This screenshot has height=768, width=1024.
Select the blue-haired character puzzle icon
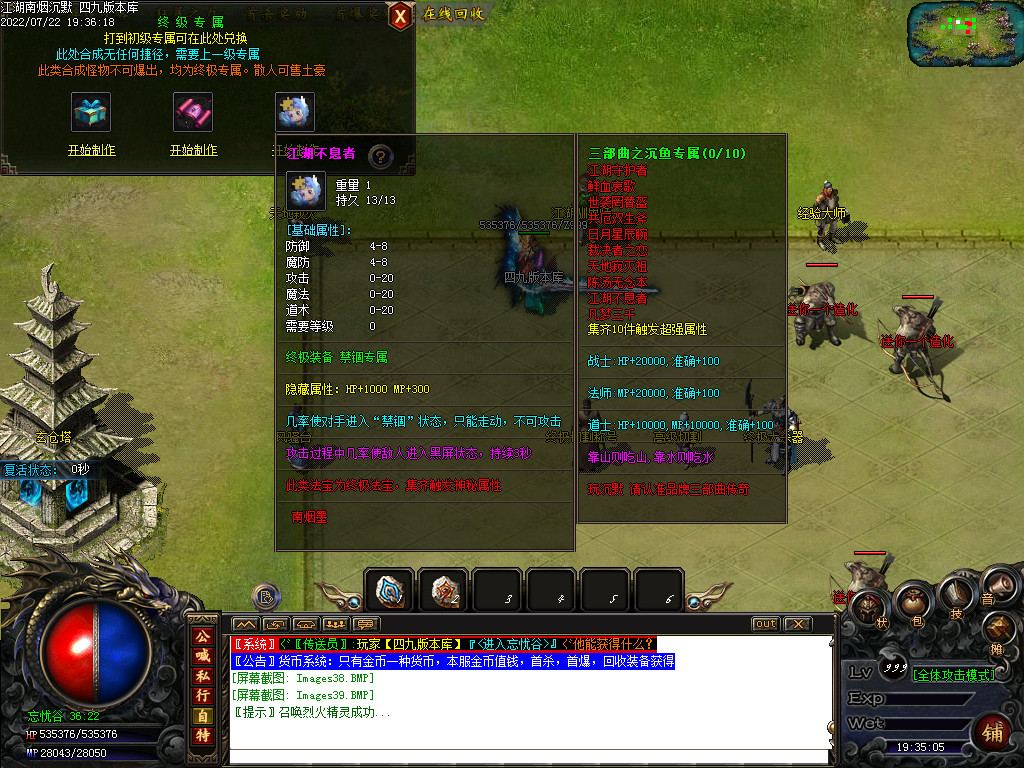click(x=295, y=112)
